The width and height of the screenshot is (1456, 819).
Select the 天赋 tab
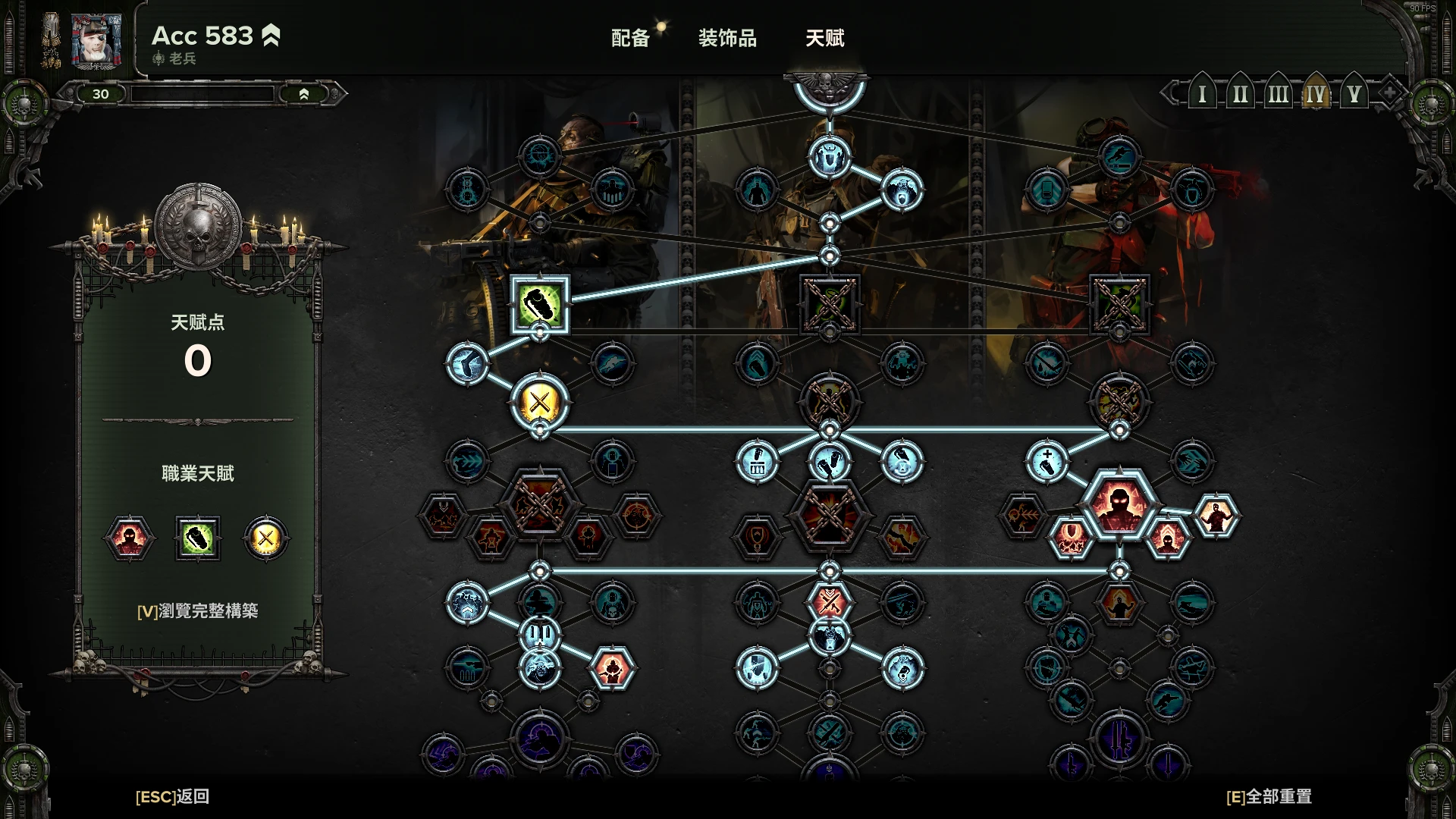click(x=824, y=38)
